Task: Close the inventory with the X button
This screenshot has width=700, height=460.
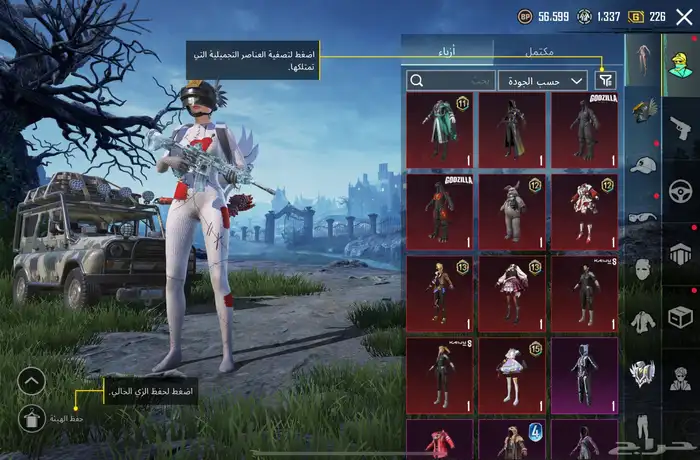Action: [x=684, y=16]
